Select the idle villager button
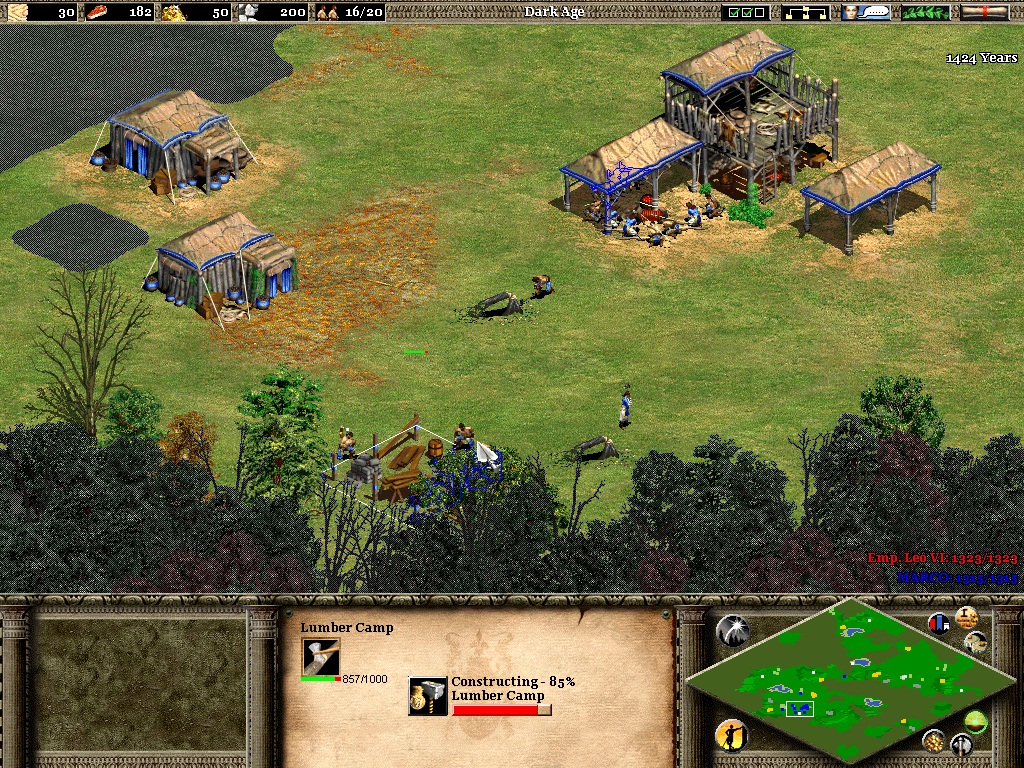Image resolution: width=1024 pixels, height=768 pixels. coord(732,736)
